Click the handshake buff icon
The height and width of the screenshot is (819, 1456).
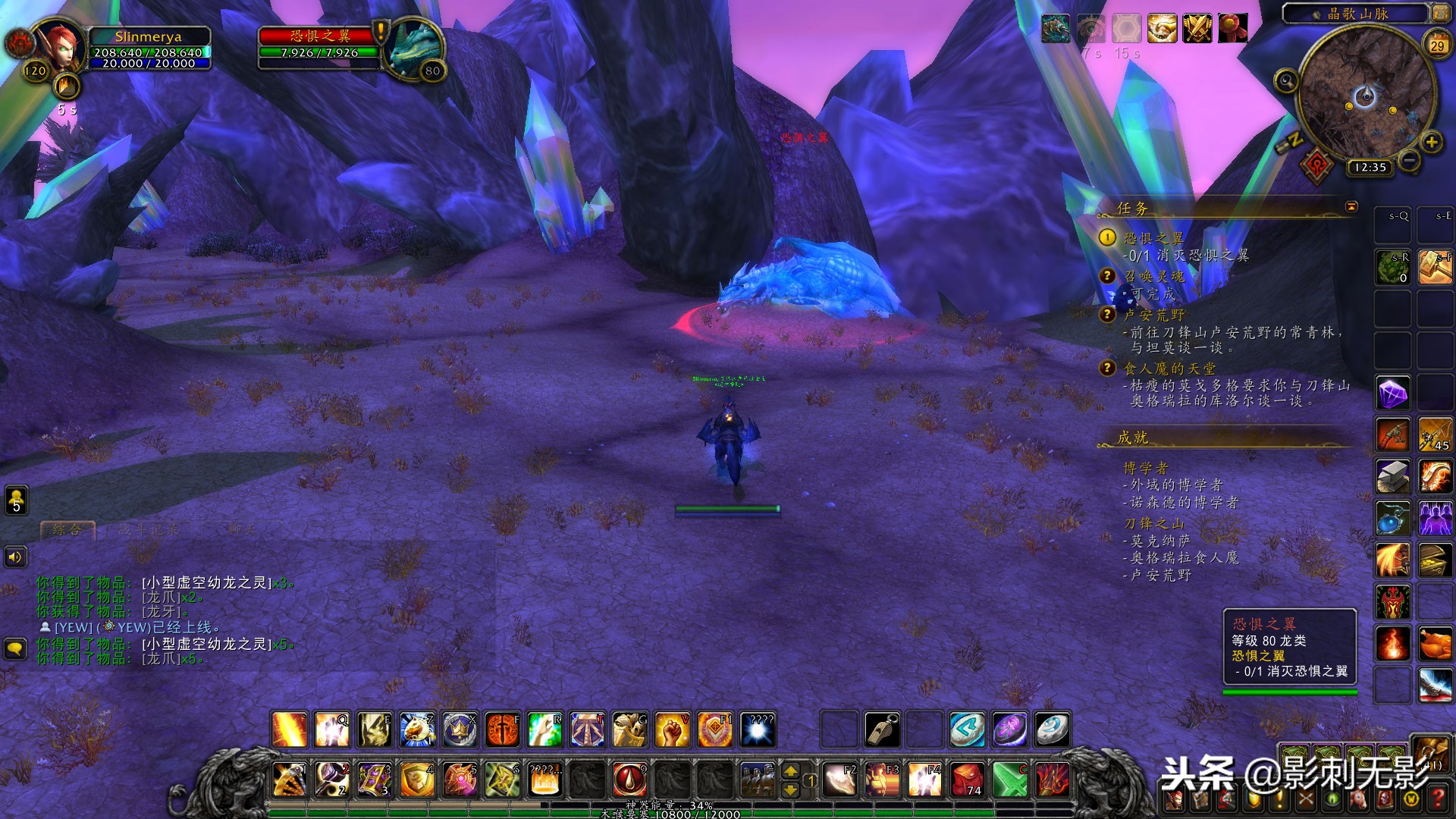pos(1162,30)
